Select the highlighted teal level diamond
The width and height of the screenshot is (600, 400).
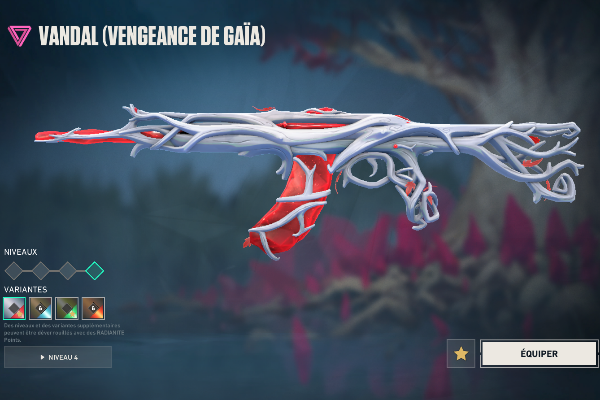click(x=94, y=270)
